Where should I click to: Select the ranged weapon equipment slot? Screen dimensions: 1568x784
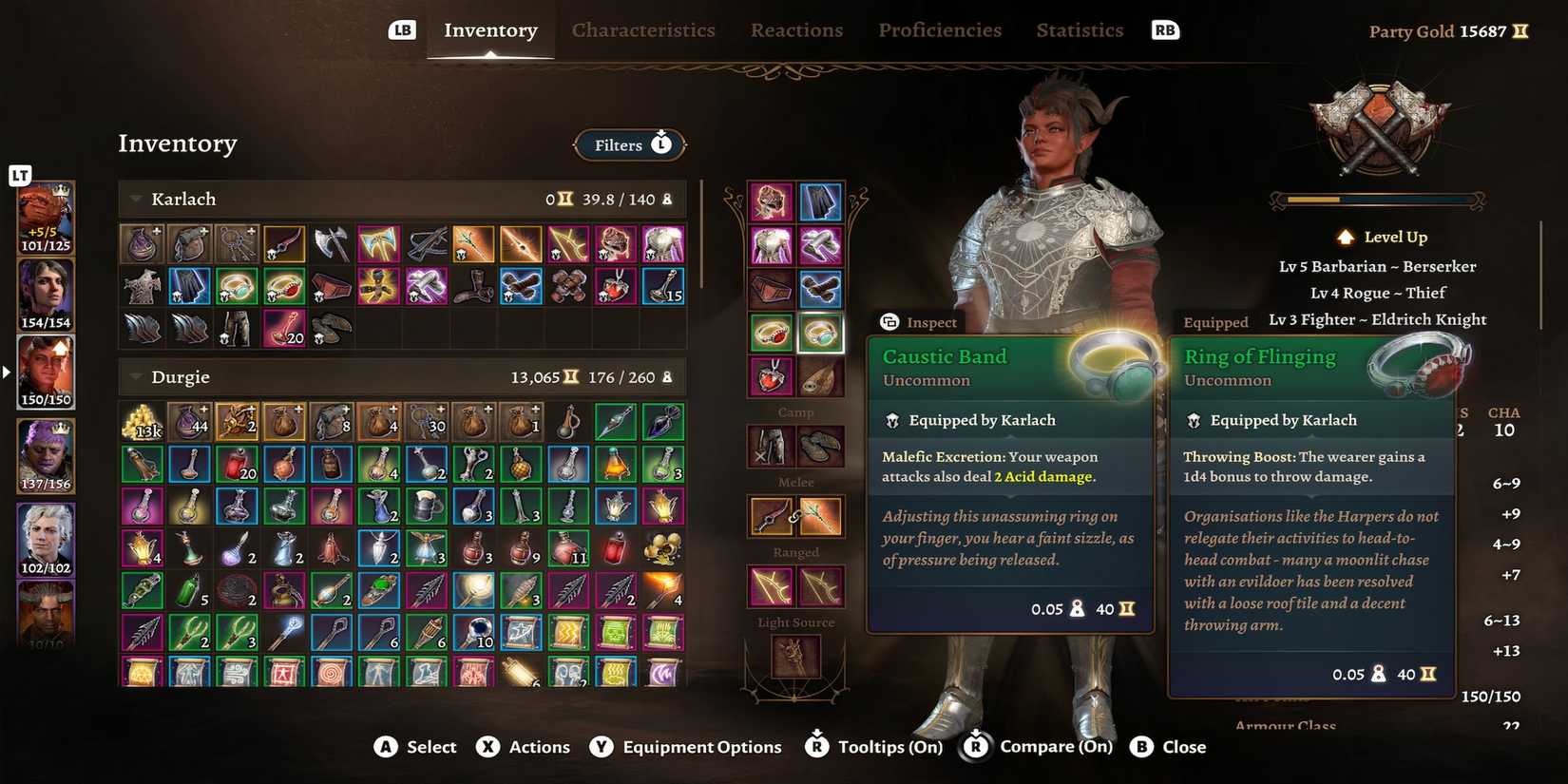pyautogui.click(x=770, y=584)
